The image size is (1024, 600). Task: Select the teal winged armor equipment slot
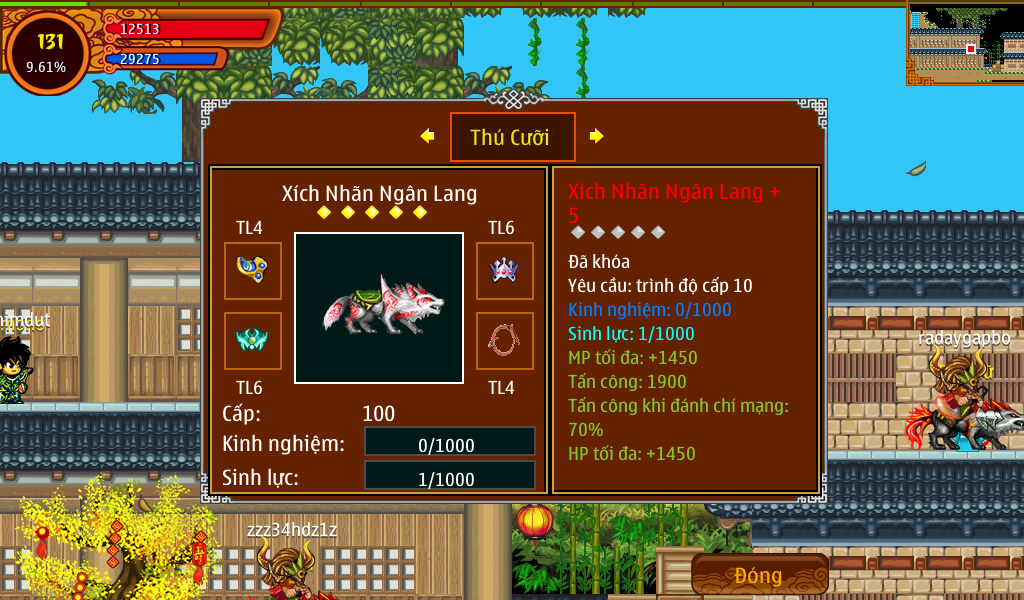(x=252, y=340)
